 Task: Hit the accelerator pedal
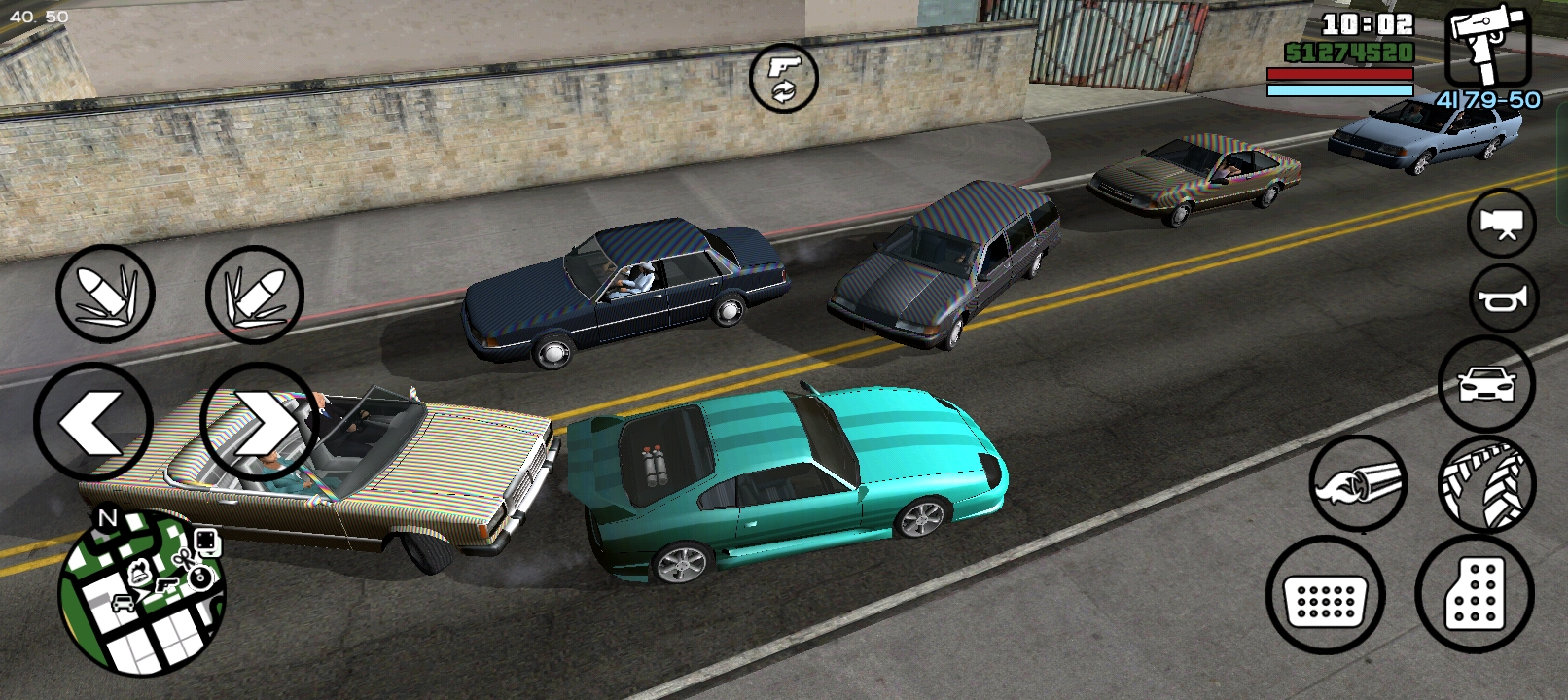pyautogui.click(x=1475, y=592)
